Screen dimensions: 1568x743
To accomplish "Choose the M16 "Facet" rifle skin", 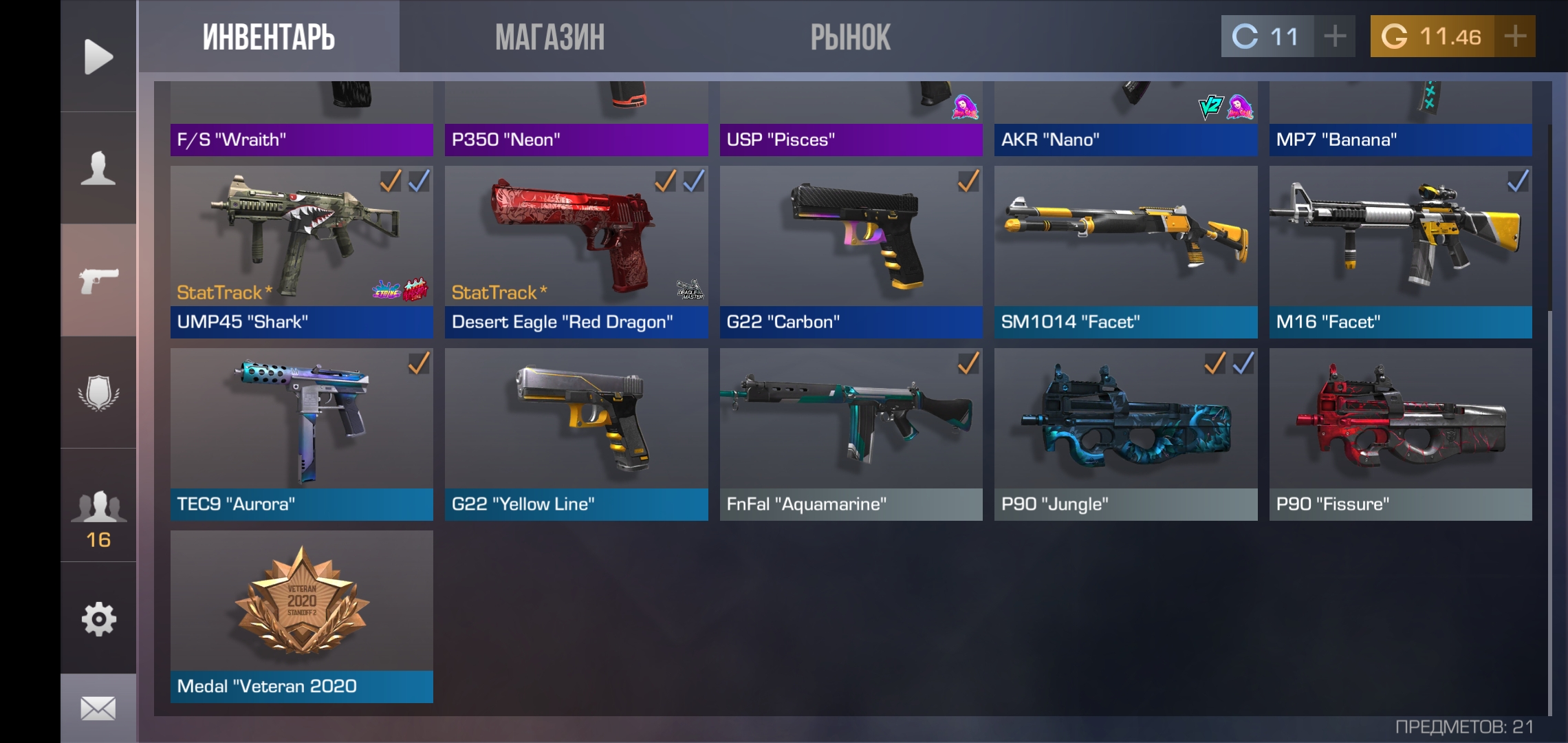I will coord(1400,252).
